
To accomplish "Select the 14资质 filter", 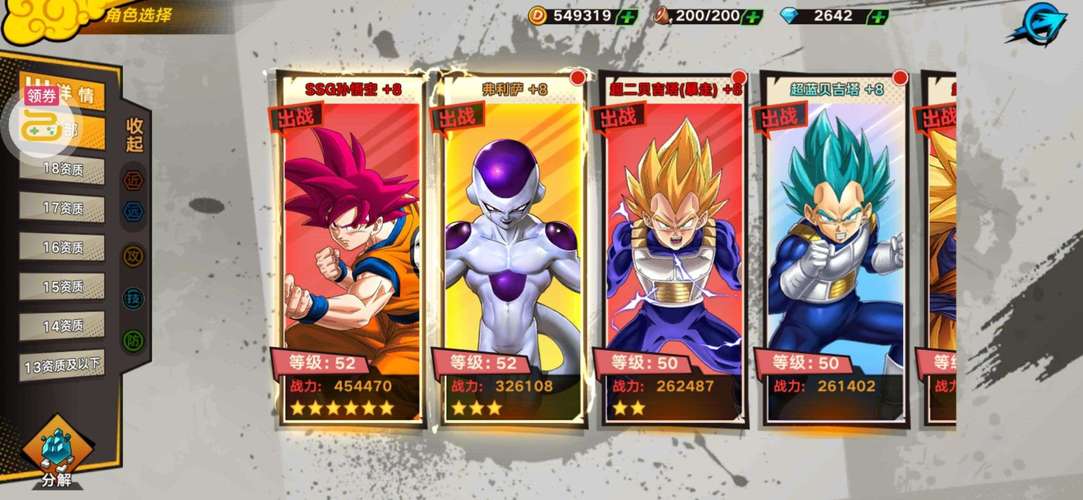I will (x=63, y=325).
